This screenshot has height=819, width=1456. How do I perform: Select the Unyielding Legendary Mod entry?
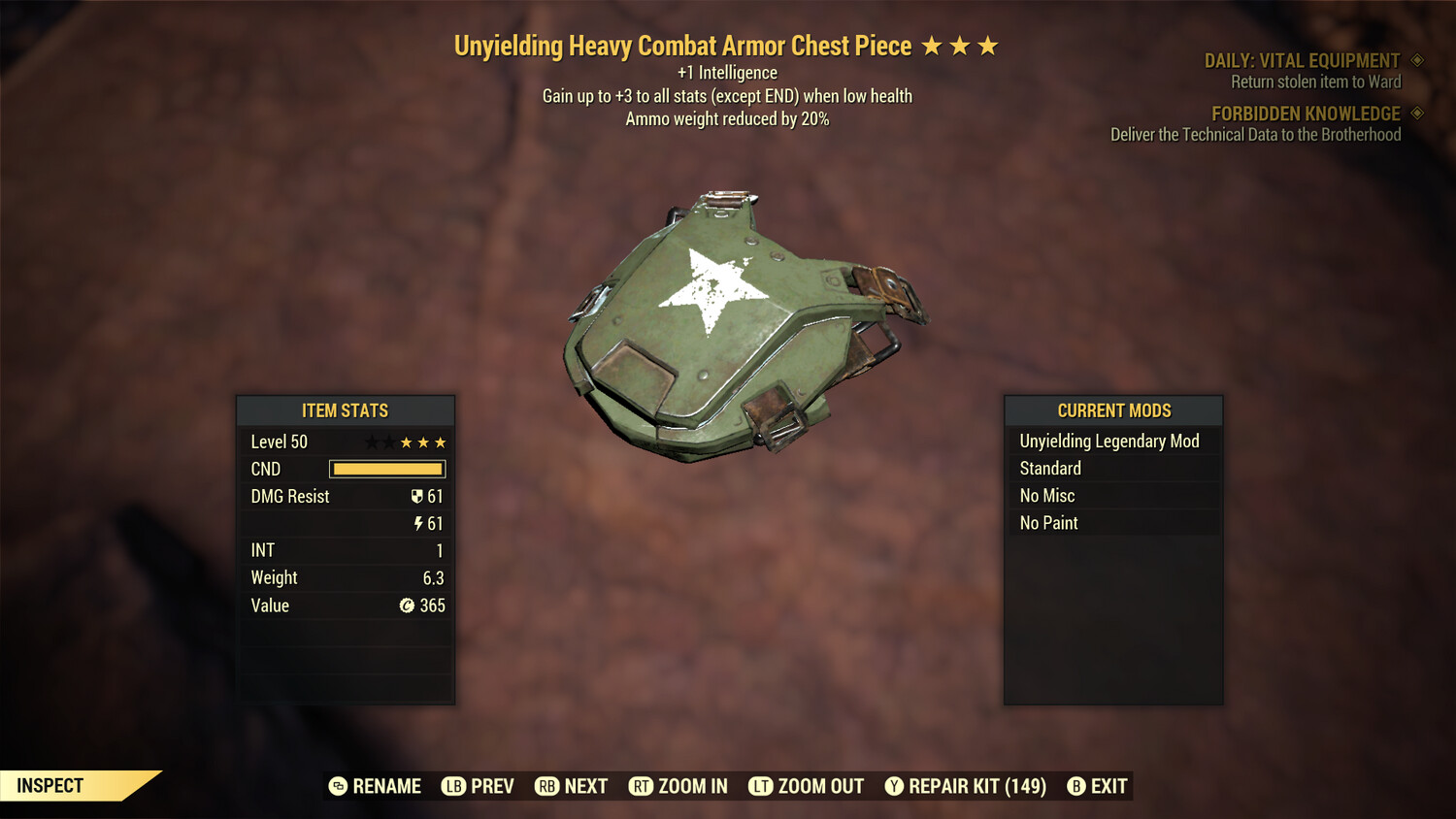click(x=1109, y=442)
